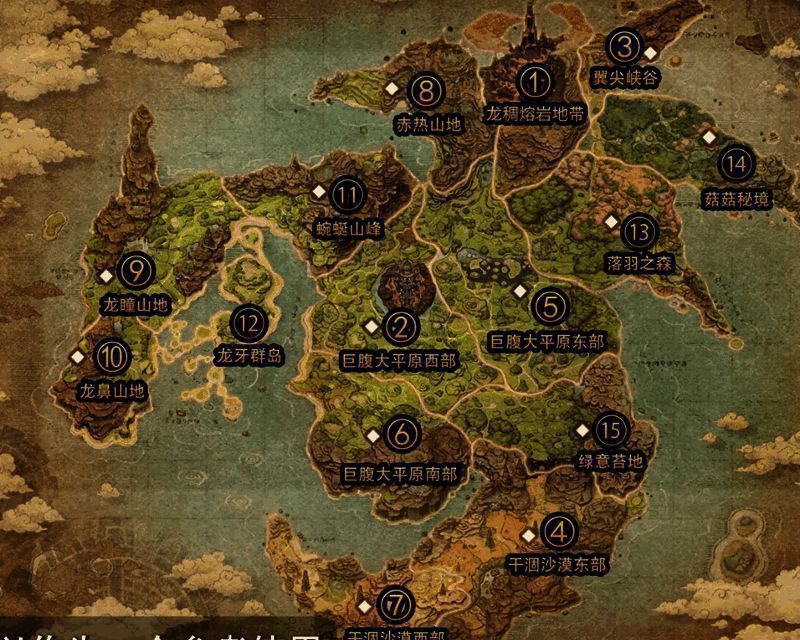This screenshot has height=640, width=800.
Task: Click region marker 5 巨腹大平原东部
Action: (548, 305)
